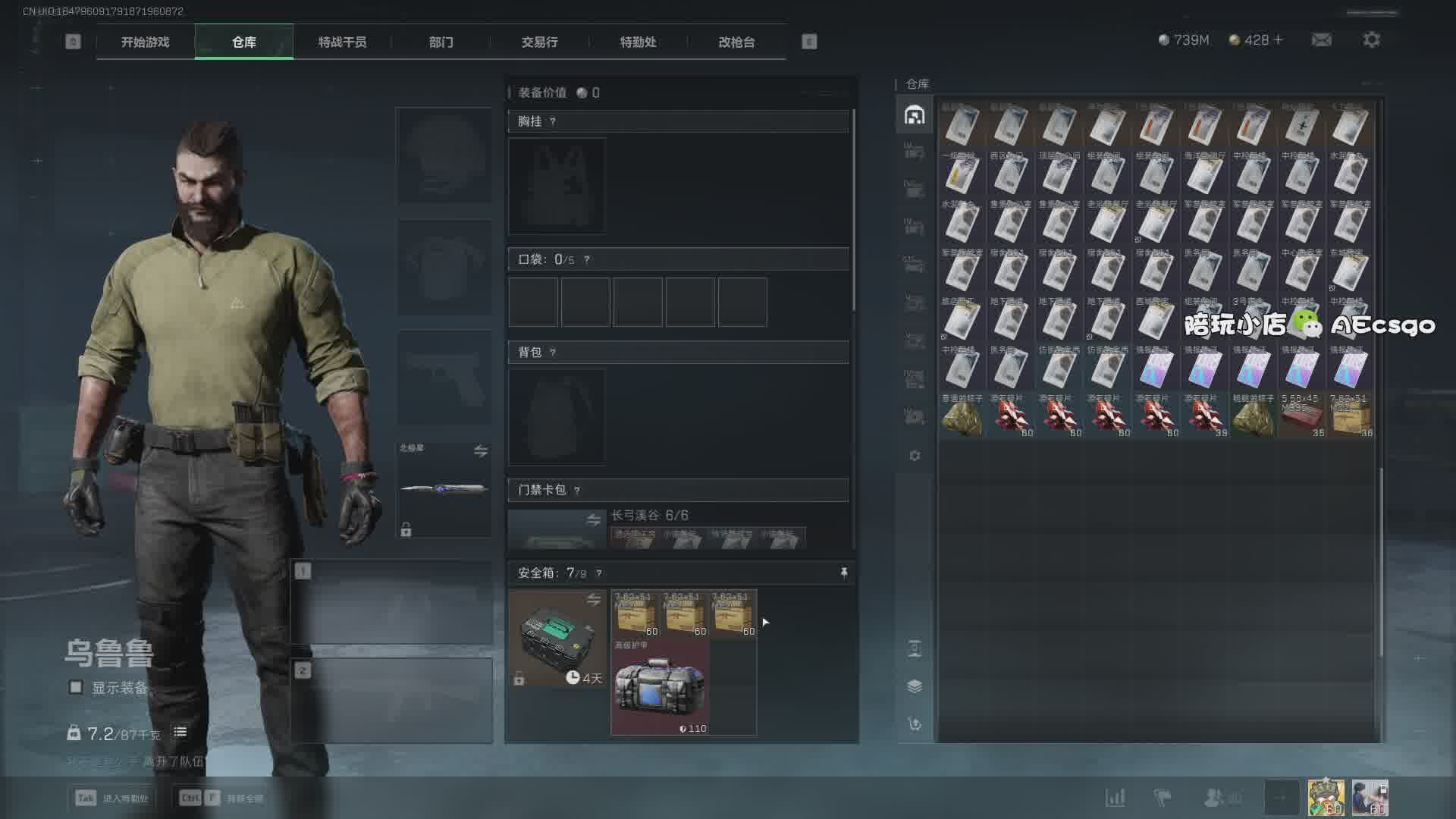Open the weight details list icon
1456x819 pixels.
[x=180, y=732]
